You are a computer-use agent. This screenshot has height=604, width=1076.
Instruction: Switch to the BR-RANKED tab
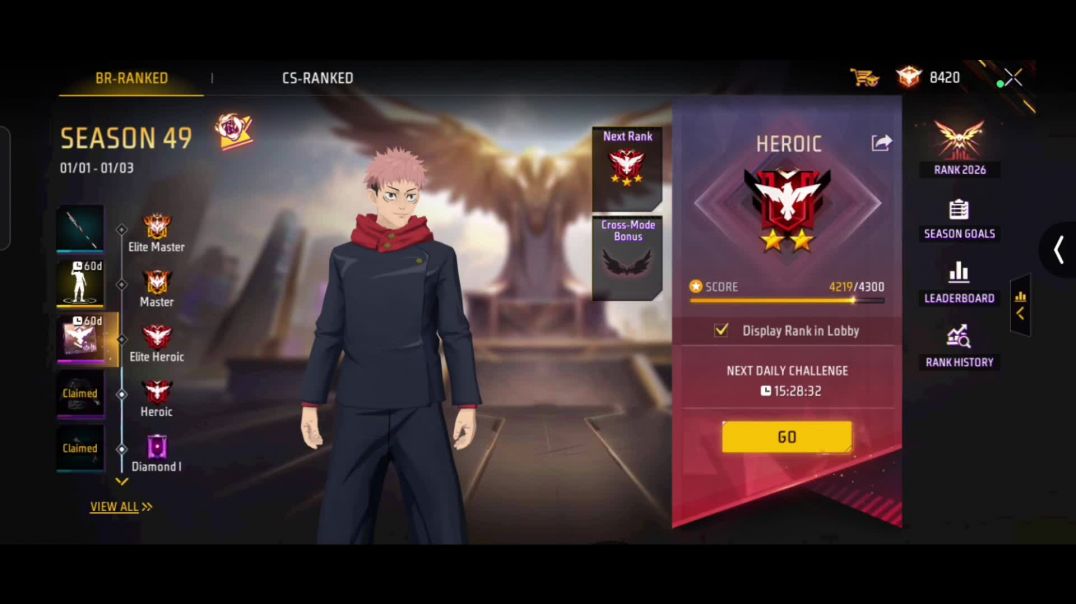[x=131, y=78]
